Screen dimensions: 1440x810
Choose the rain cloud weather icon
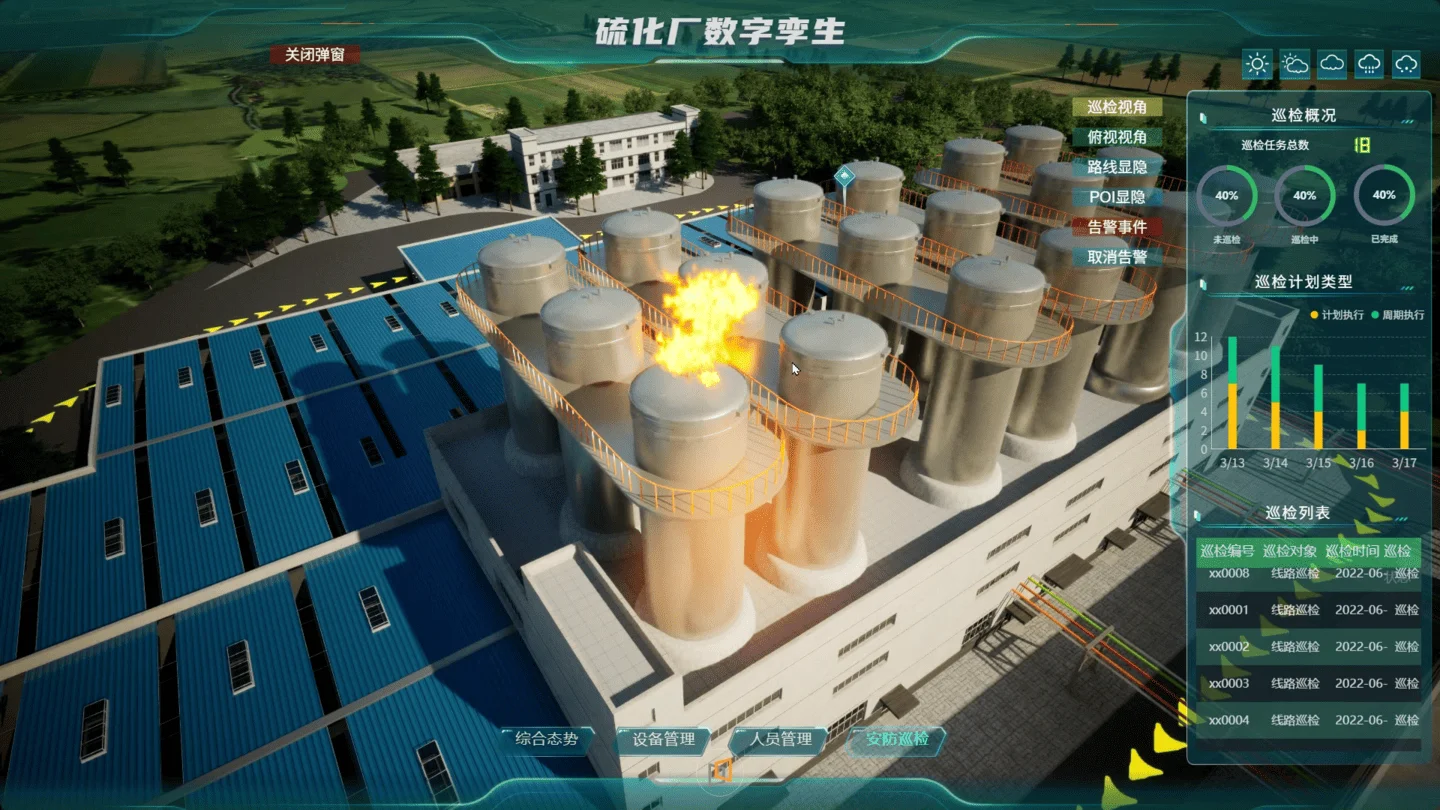pos(1369,65)
